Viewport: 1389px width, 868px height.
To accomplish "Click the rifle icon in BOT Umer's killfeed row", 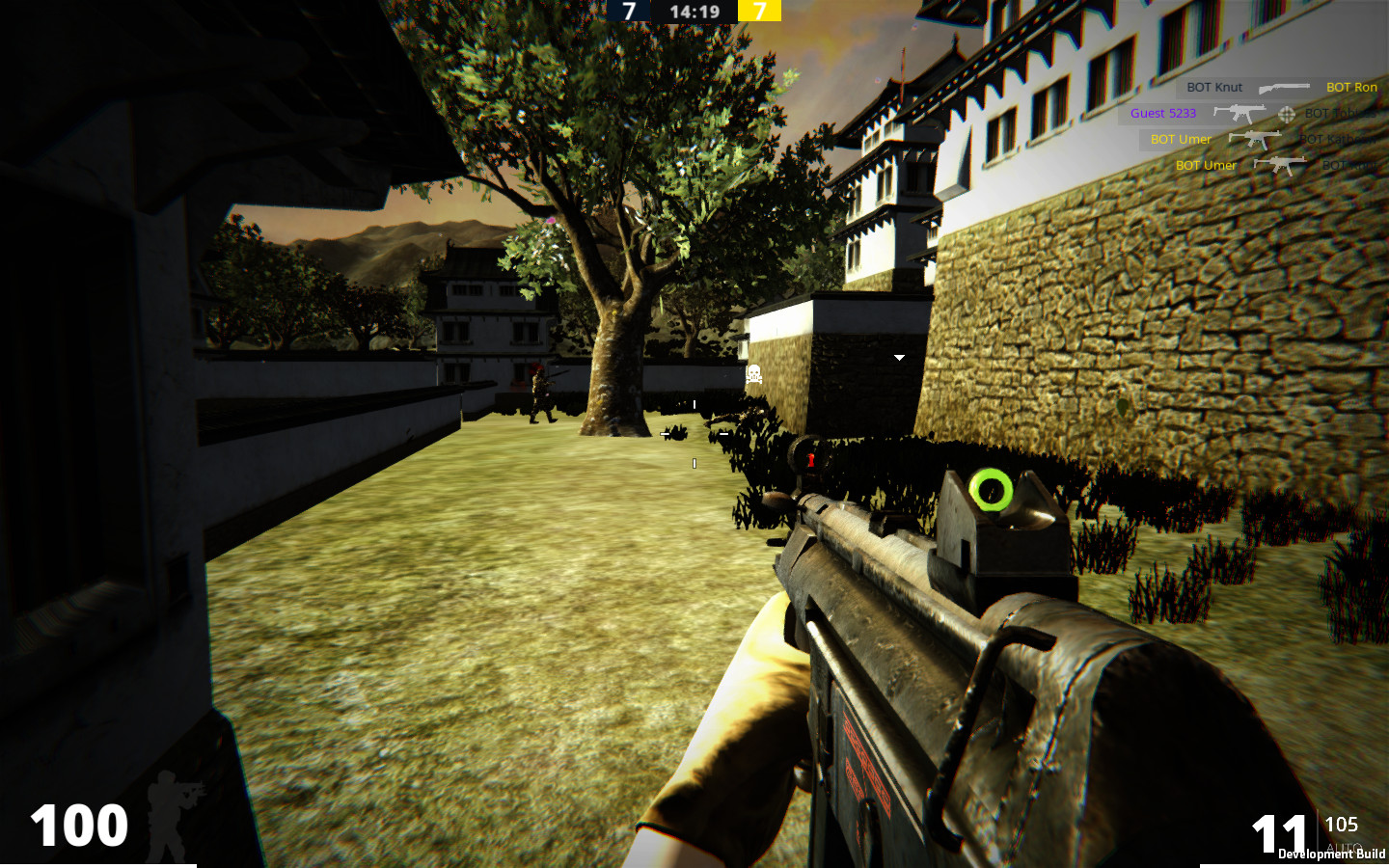I will click(x=1255, y=140).
